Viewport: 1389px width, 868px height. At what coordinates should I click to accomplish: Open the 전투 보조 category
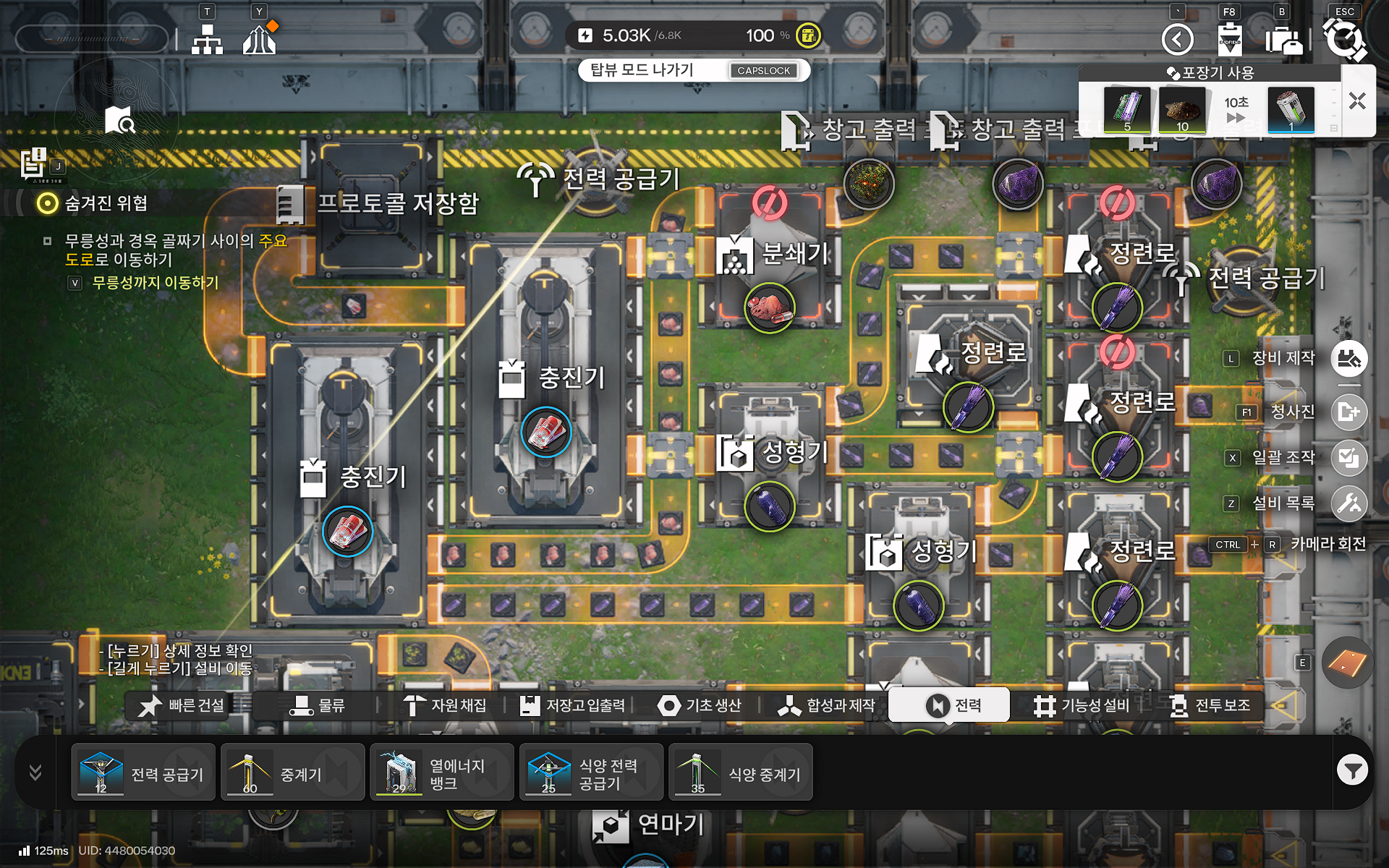pyautogui.click(x=1210, y=705)
